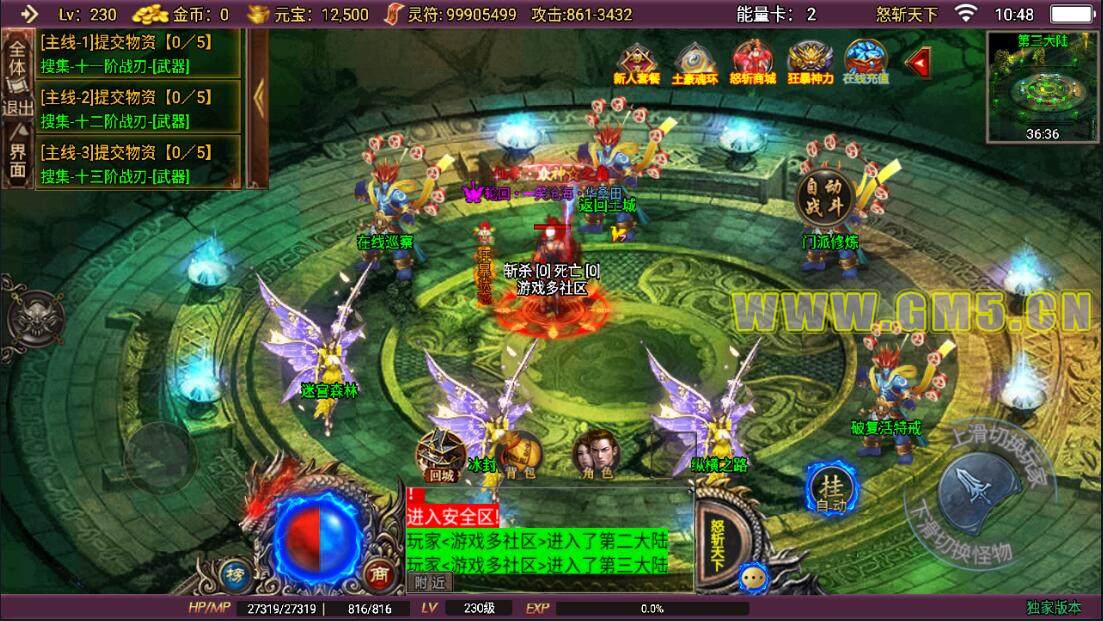Open the 土豪魂环 soul ring icon
The height and width of the screenshot is (621, 1103).
coord(696,62)
